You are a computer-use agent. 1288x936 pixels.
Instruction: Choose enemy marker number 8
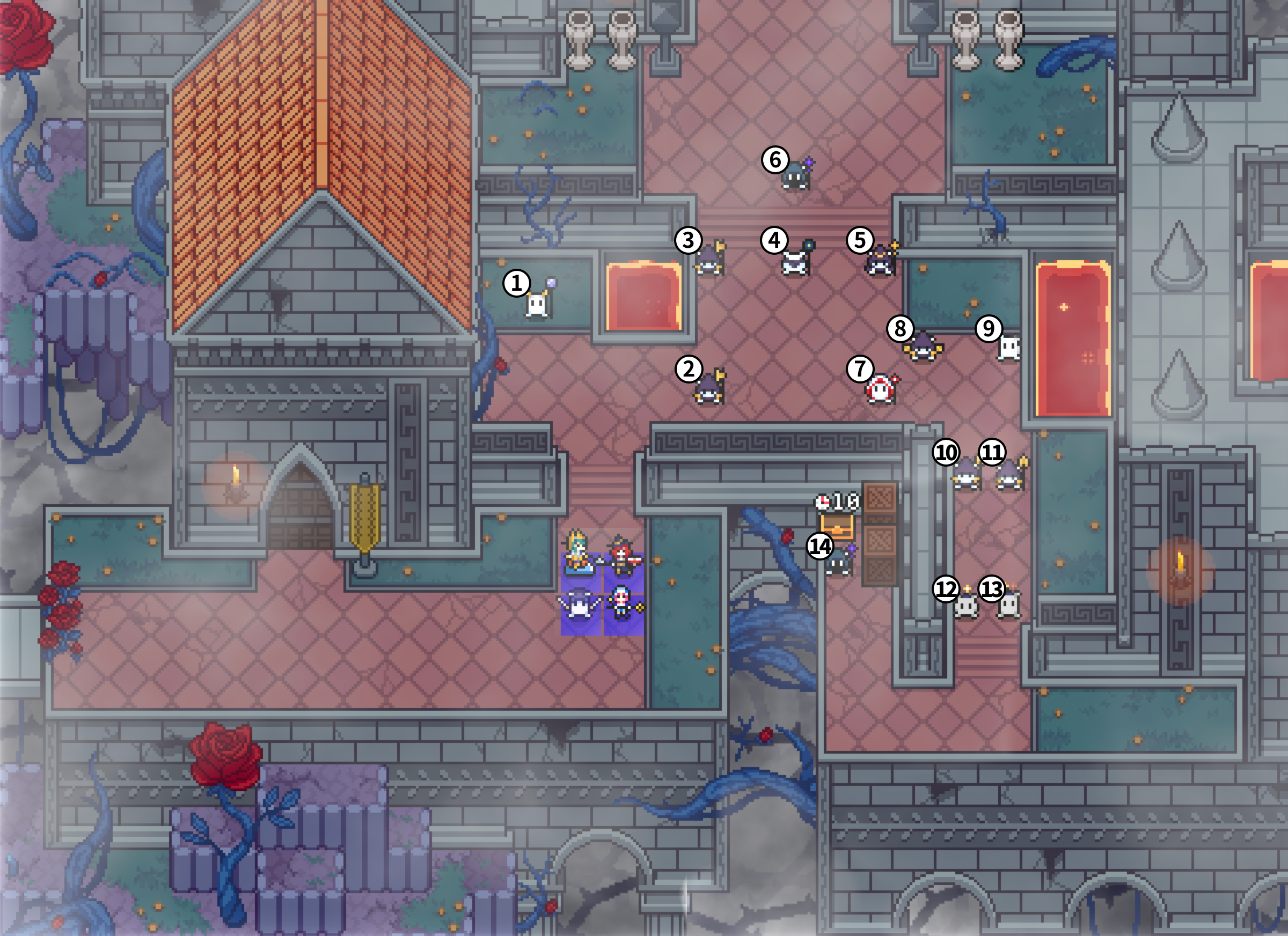900,328
